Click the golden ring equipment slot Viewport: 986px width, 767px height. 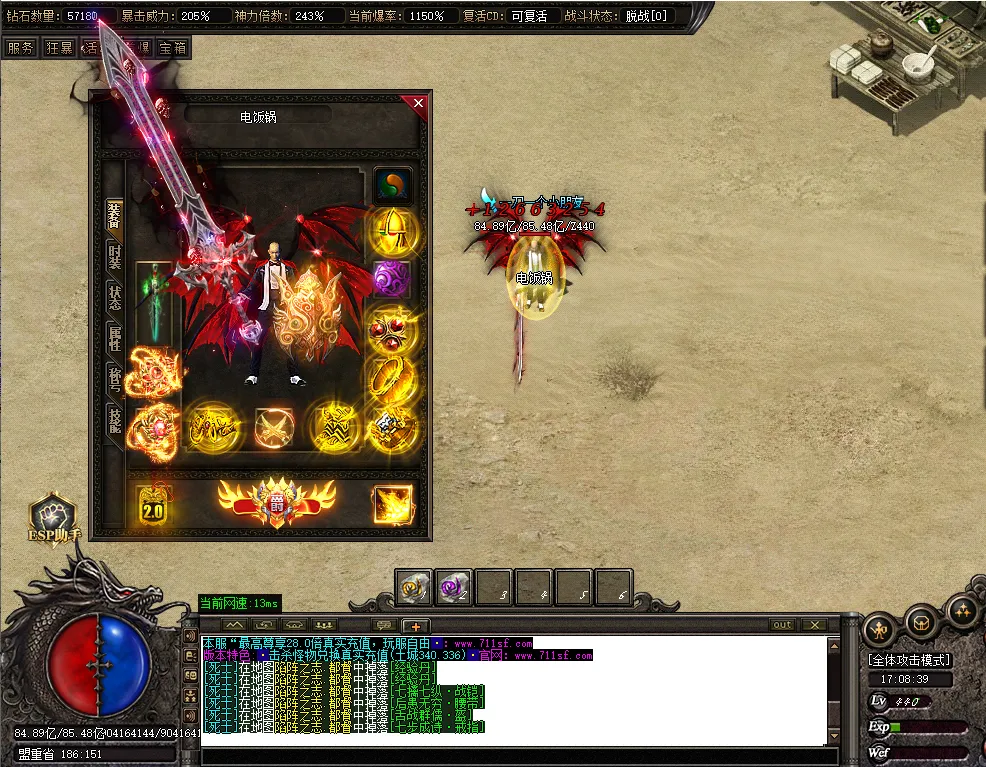coord(392,376)
